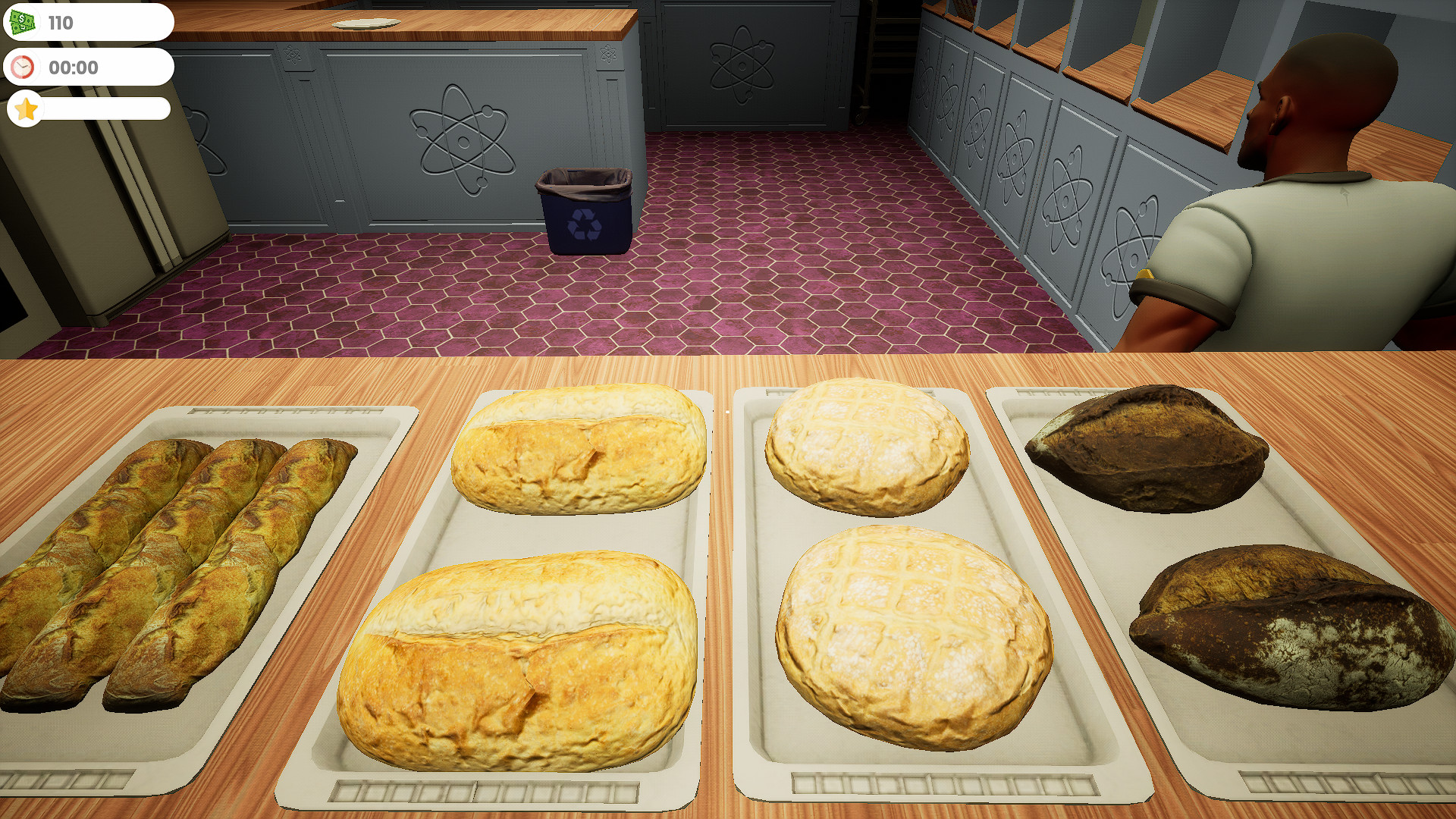Click the yellow star rating icon
This screenshot has height=819, width=1456.
24,109
